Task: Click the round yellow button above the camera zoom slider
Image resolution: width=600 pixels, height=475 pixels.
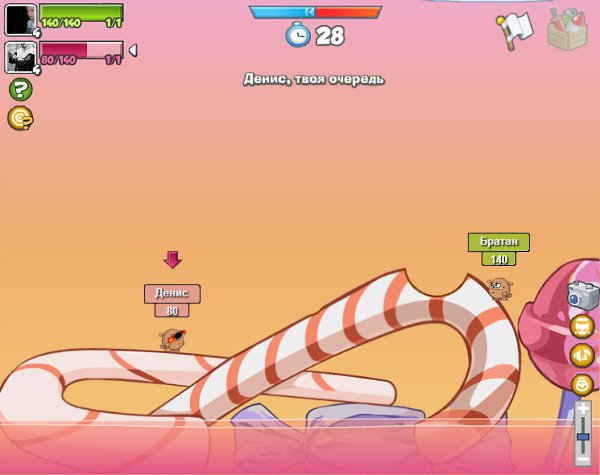Action: (x=581, y=383)
